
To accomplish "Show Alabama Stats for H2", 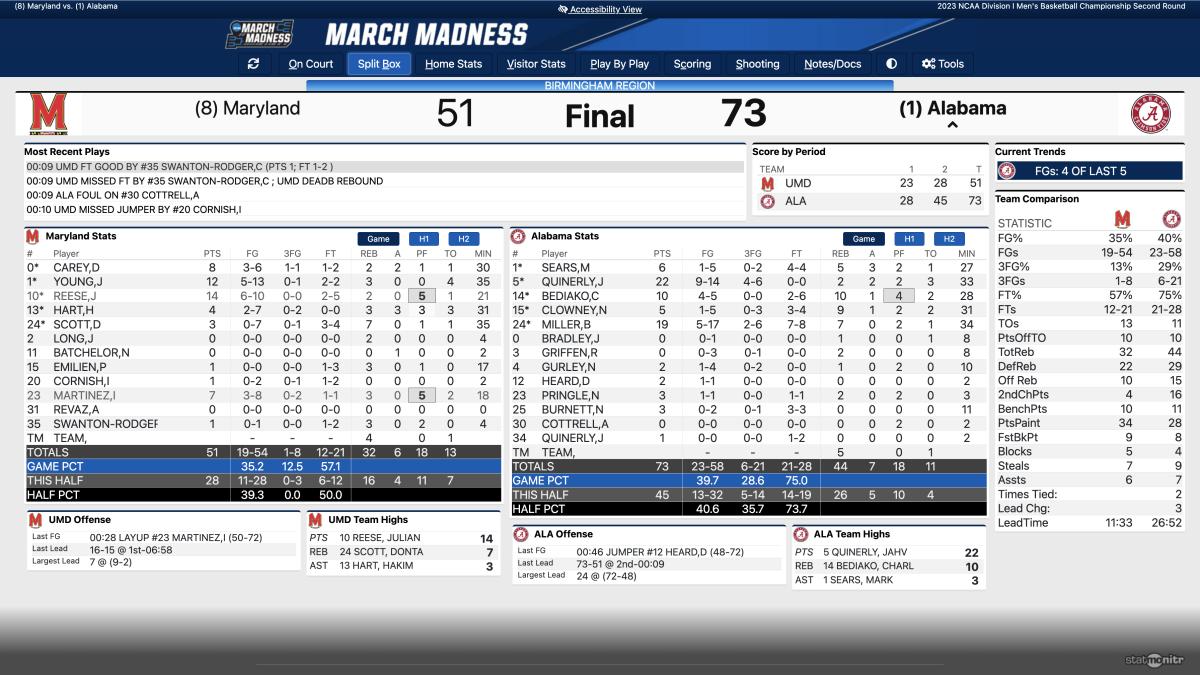I will coord(948,239).
